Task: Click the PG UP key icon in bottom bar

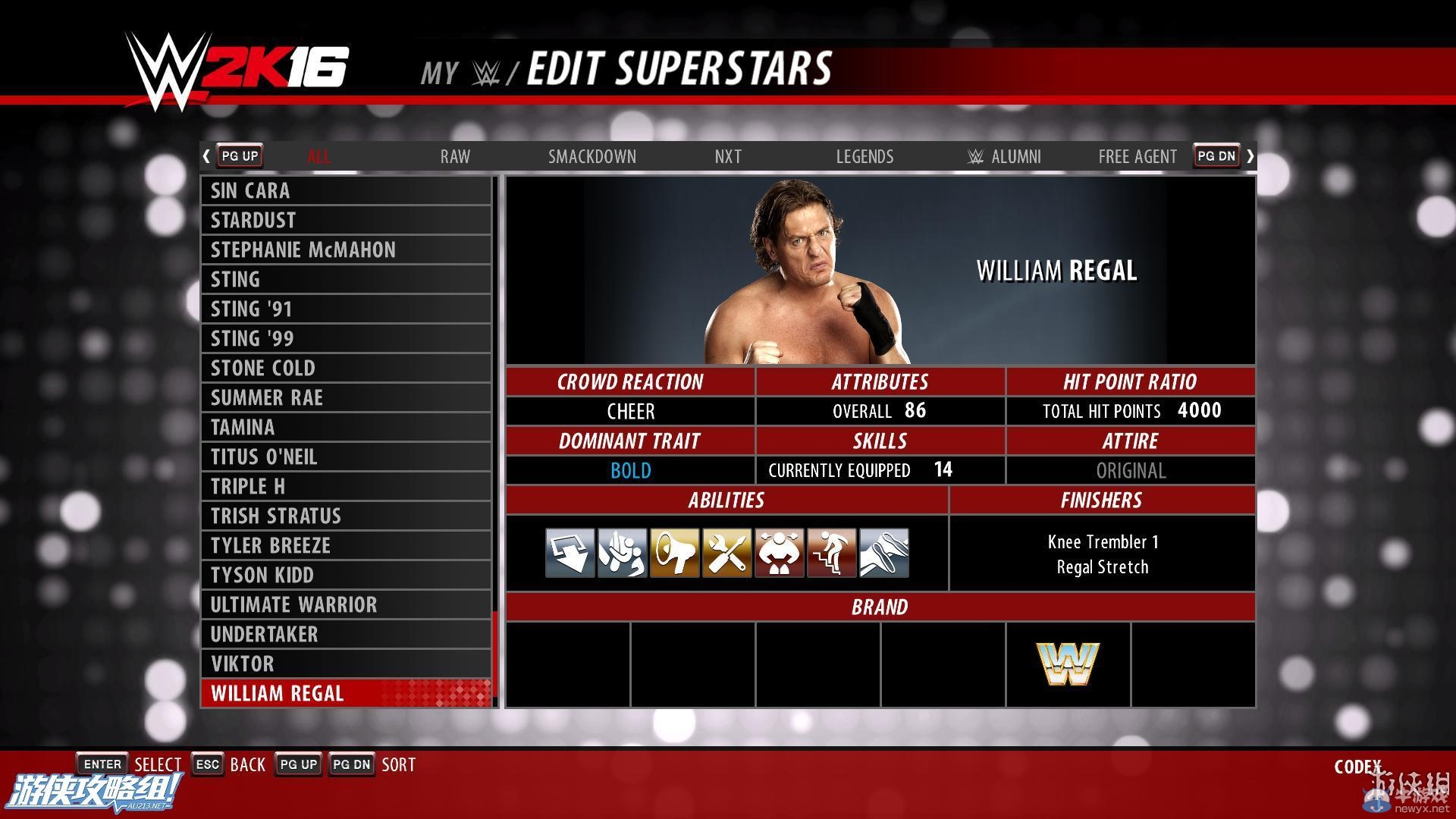Action: point(297,764)
